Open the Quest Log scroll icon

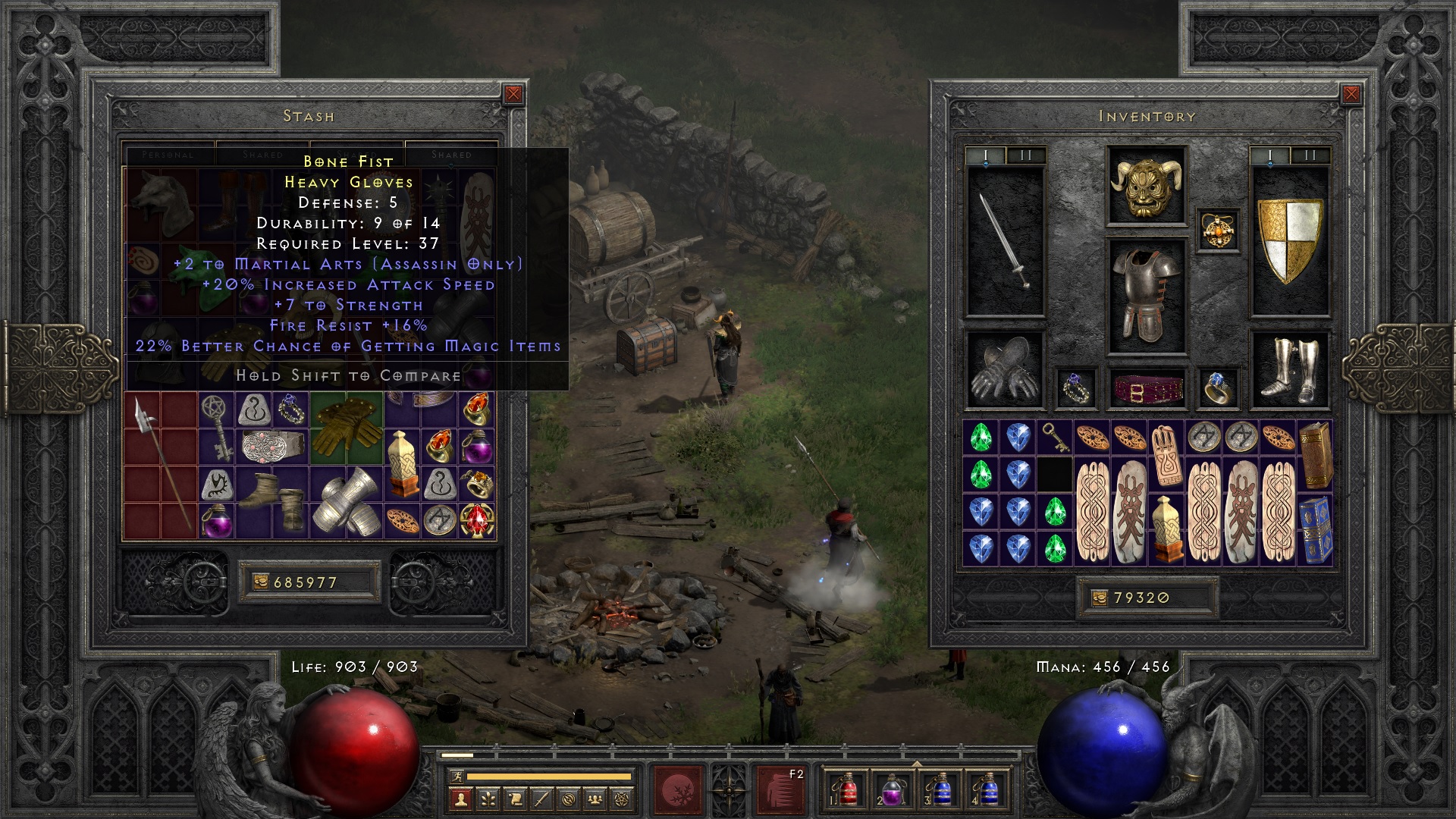516,798
